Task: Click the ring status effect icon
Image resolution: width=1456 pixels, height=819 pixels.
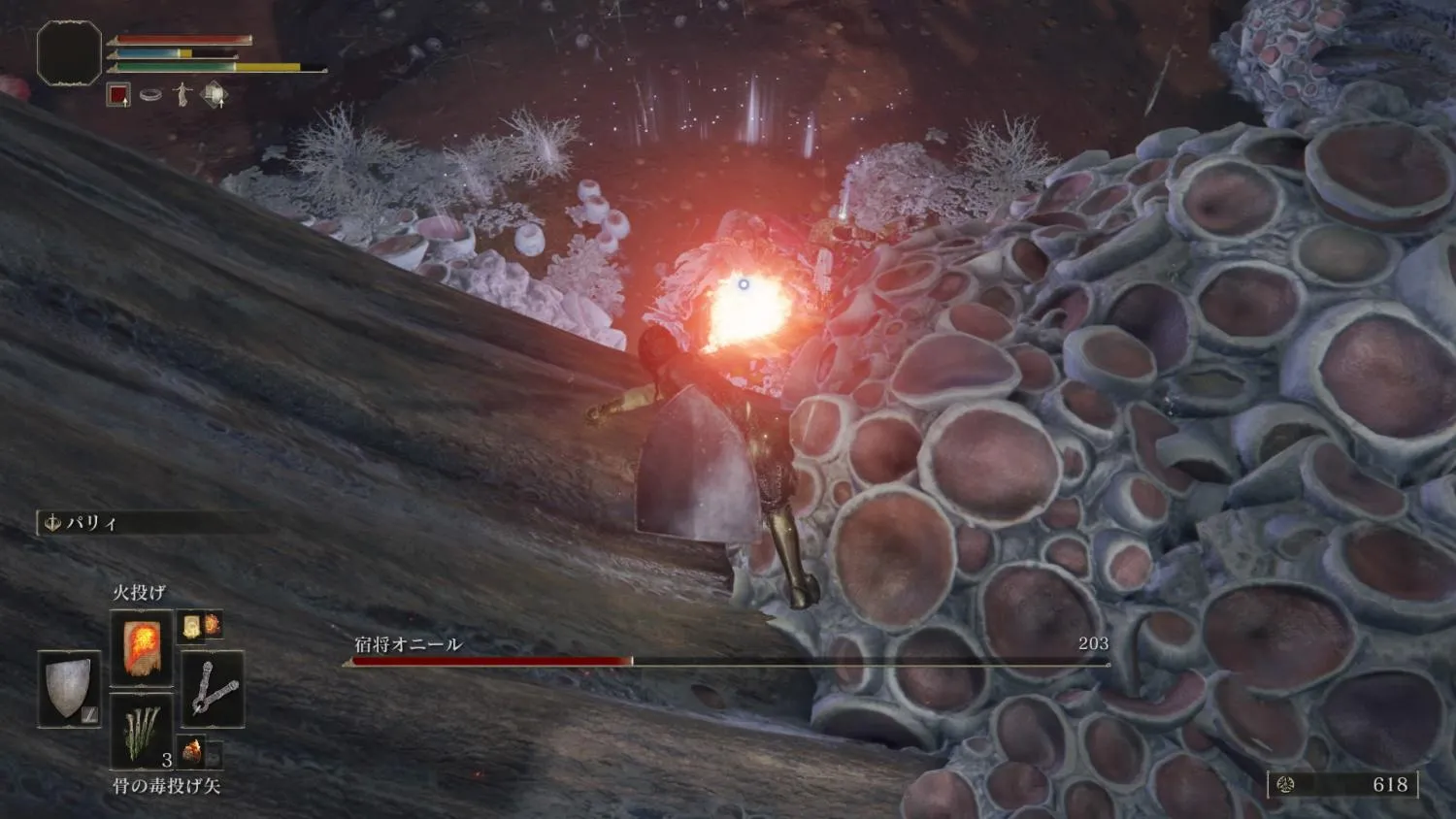Action: (x=150, y=95)
